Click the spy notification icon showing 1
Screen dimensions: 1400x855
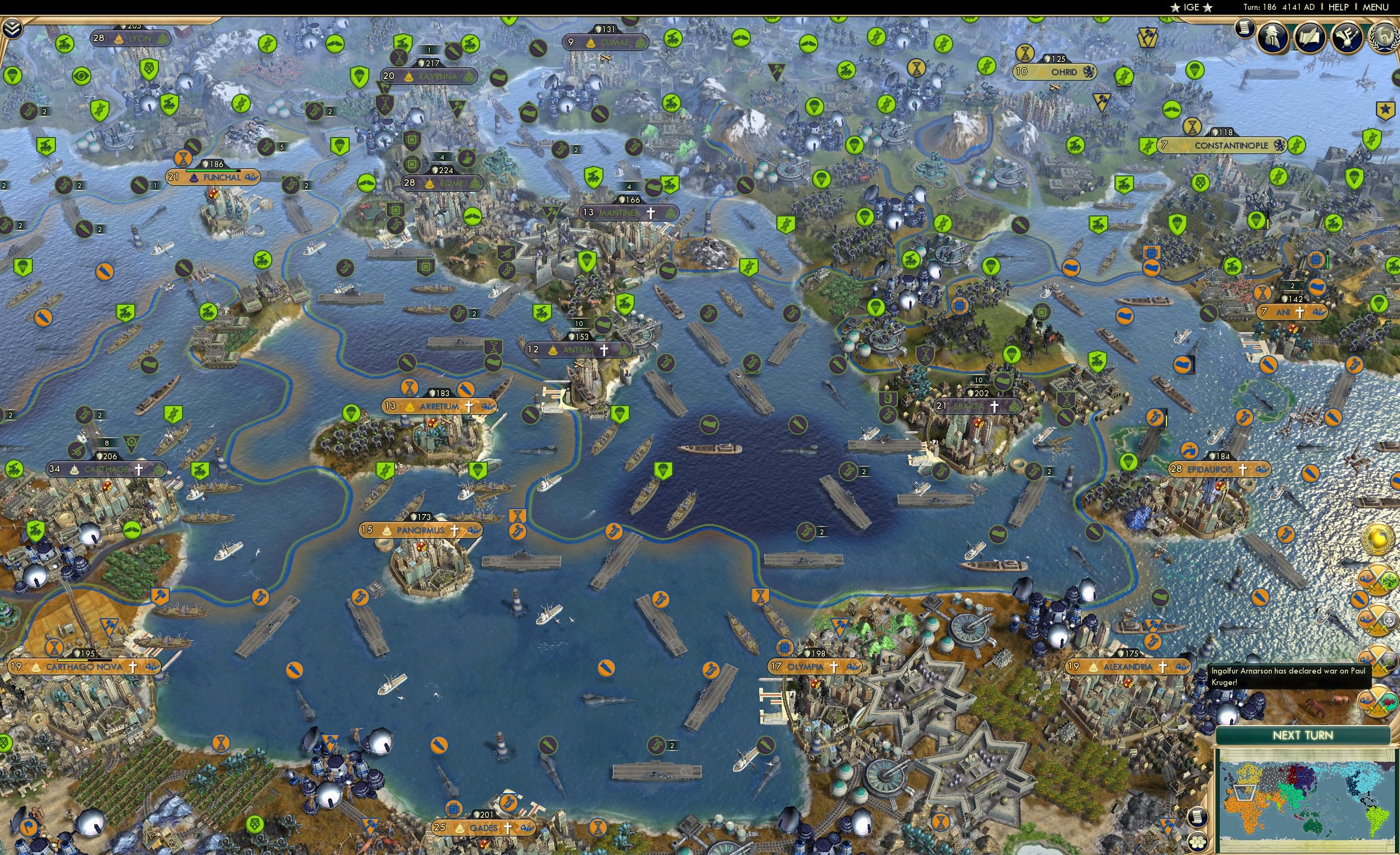point(1273,38)
